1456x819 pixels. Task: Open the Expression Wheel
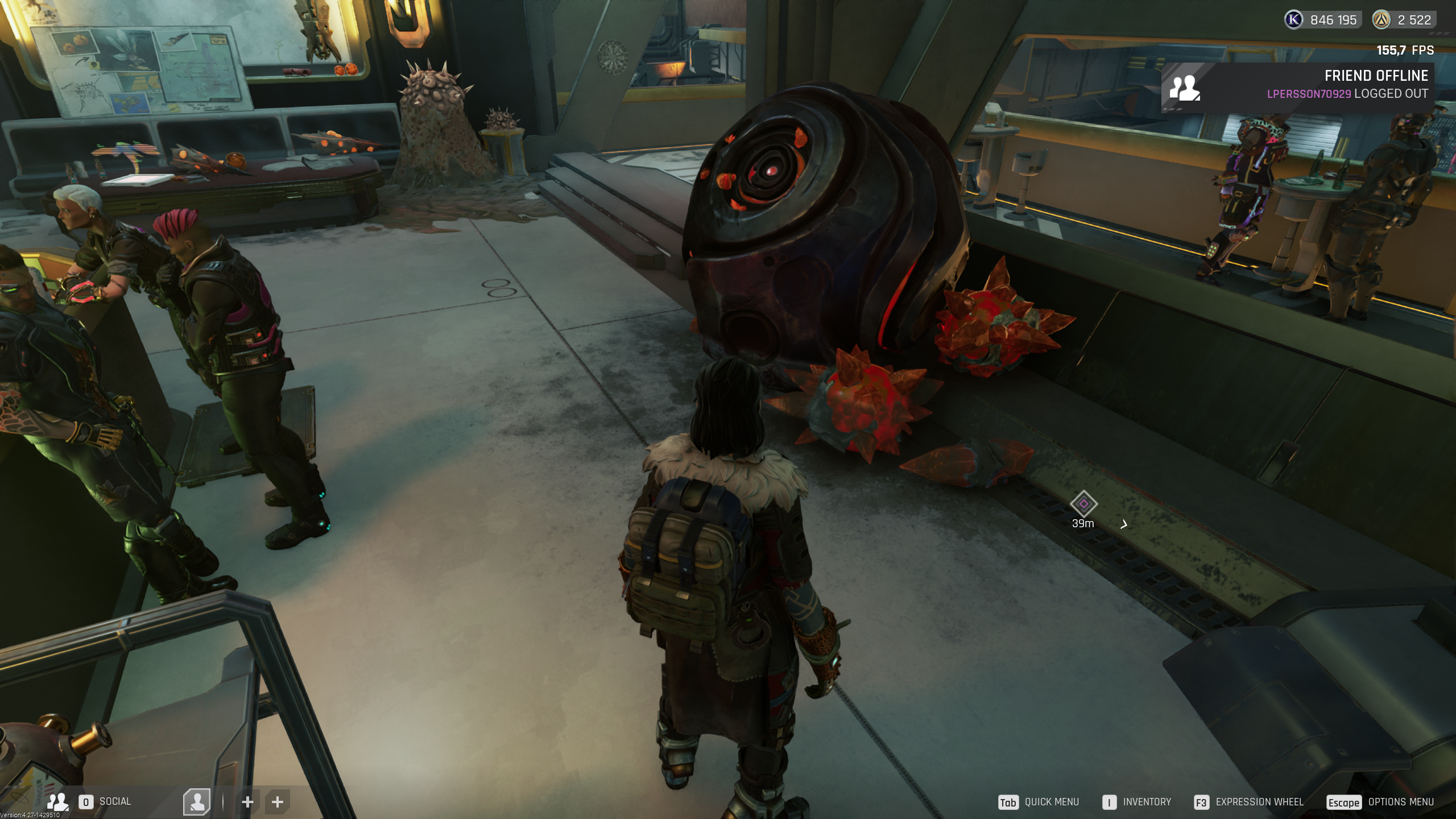(1248, 802)
